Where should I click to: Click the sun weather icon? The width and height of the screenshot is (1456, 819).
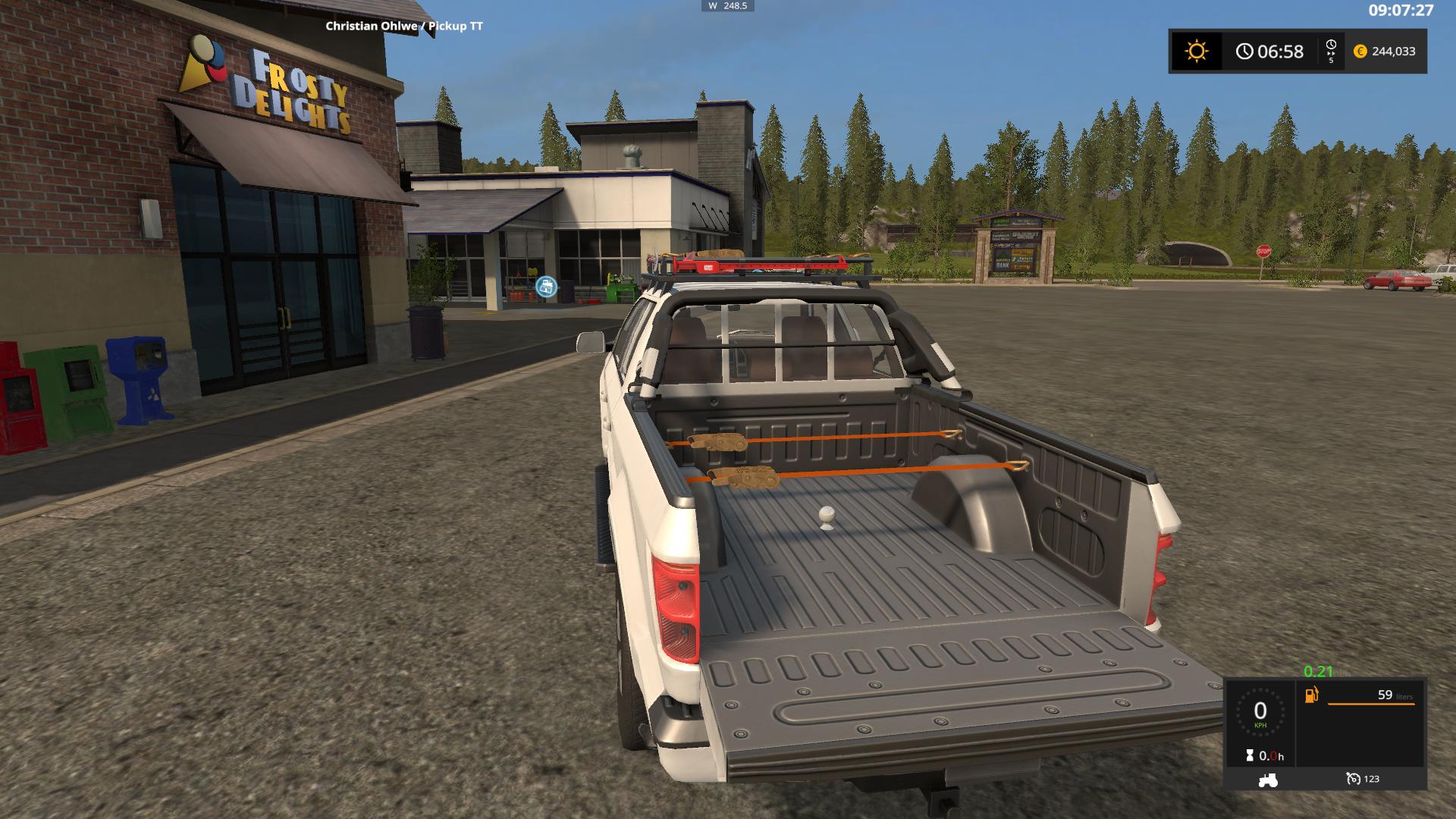pos(1196,52)
